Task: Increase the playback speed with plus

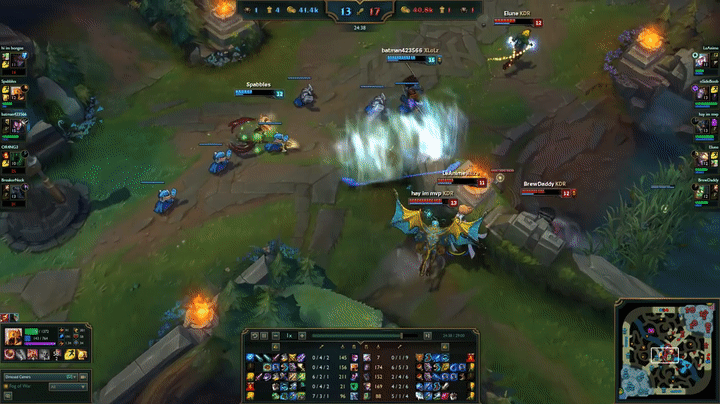Action: (x=302, y=336)
